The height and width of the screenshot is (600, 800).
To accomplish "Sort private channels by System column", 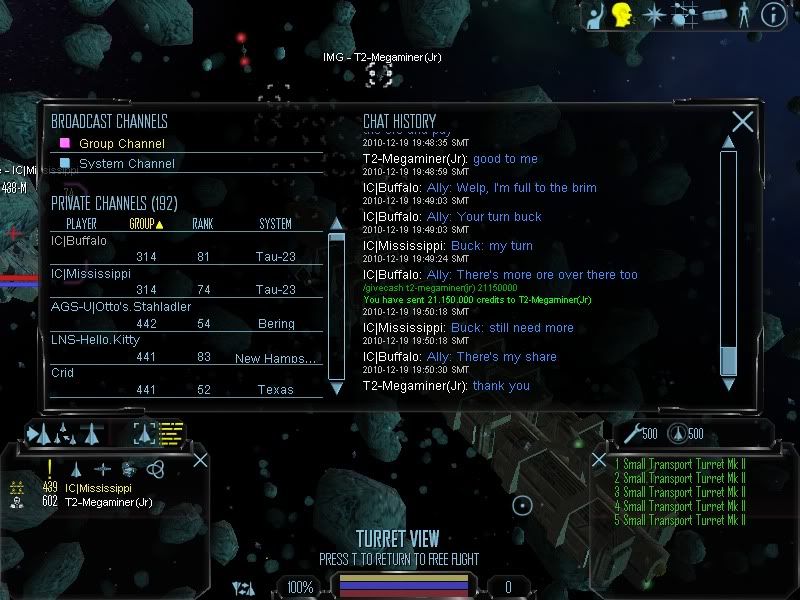I will [275, 224].
